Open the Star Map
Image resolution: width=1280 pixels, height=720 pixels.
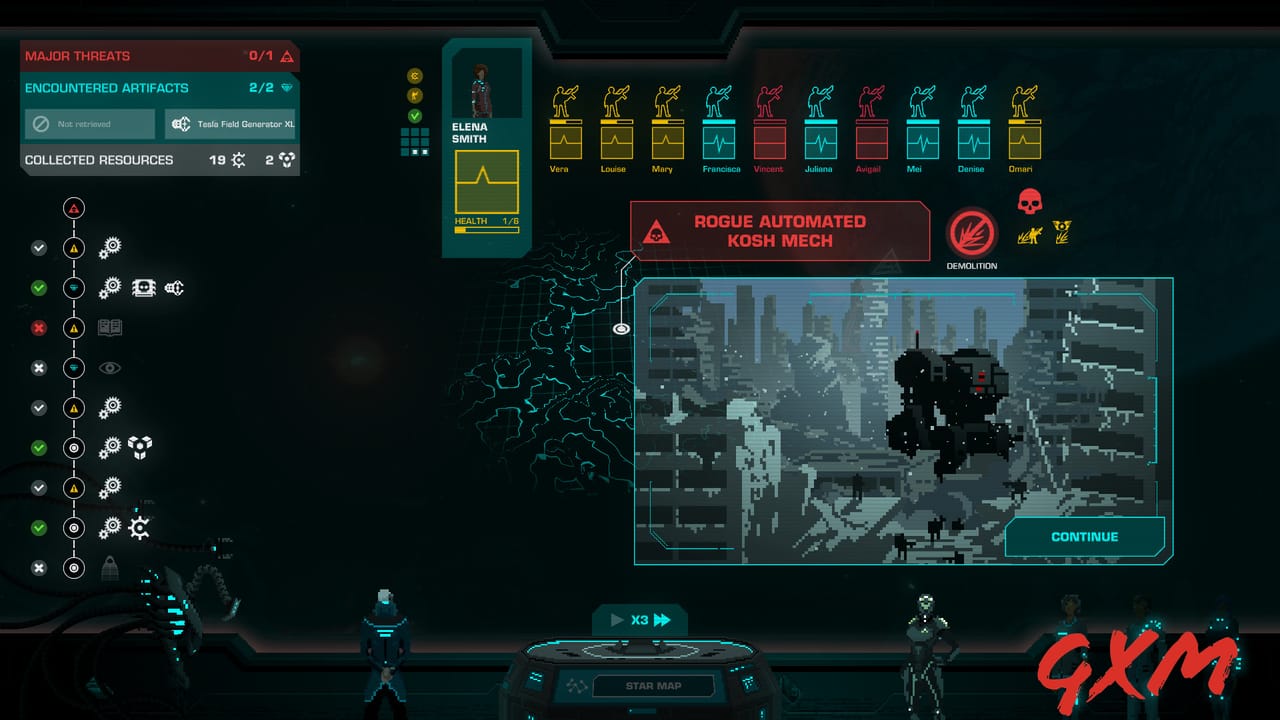point(653,686)
